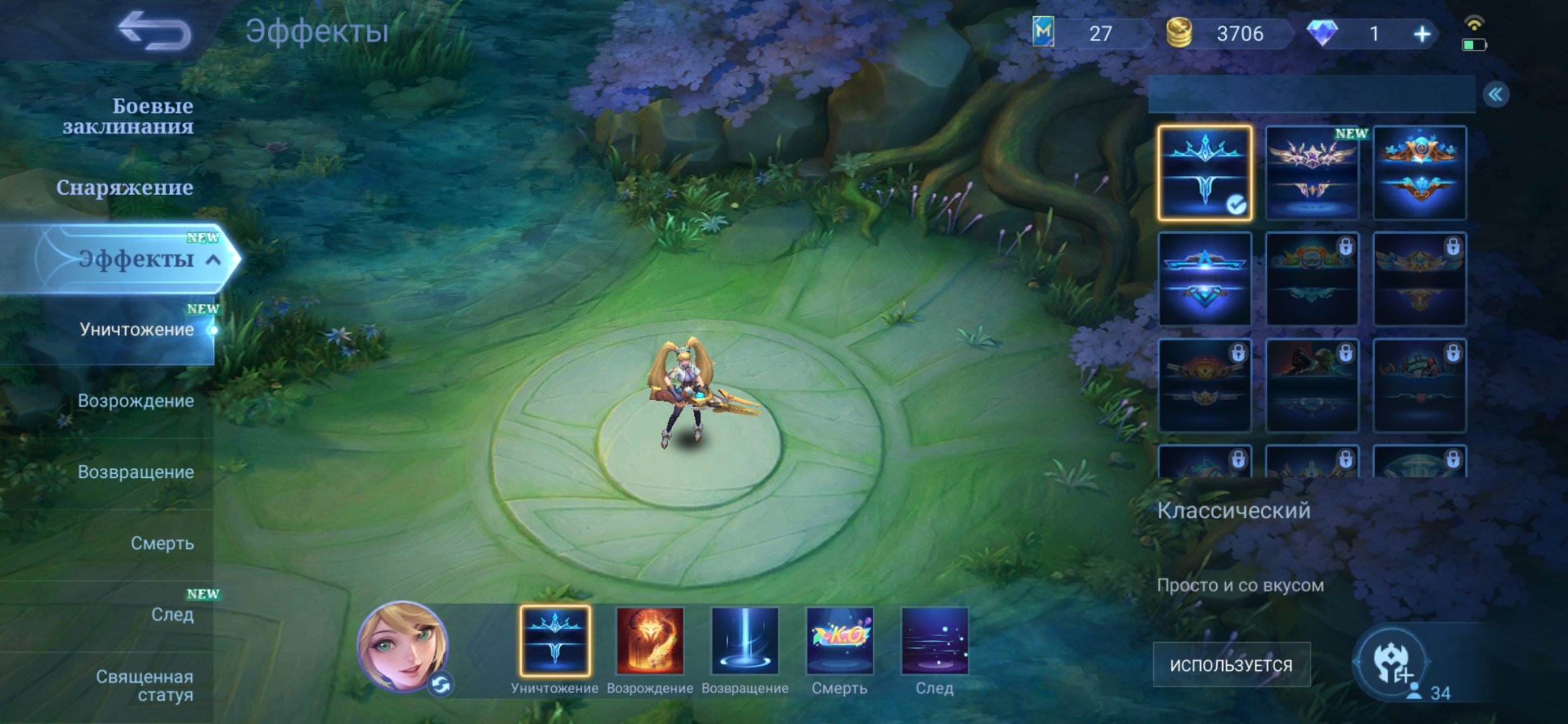The width and height of the screenshot is (1568, 724).
Task: Switch to the Снаряжение section
Action: [125, 188]
